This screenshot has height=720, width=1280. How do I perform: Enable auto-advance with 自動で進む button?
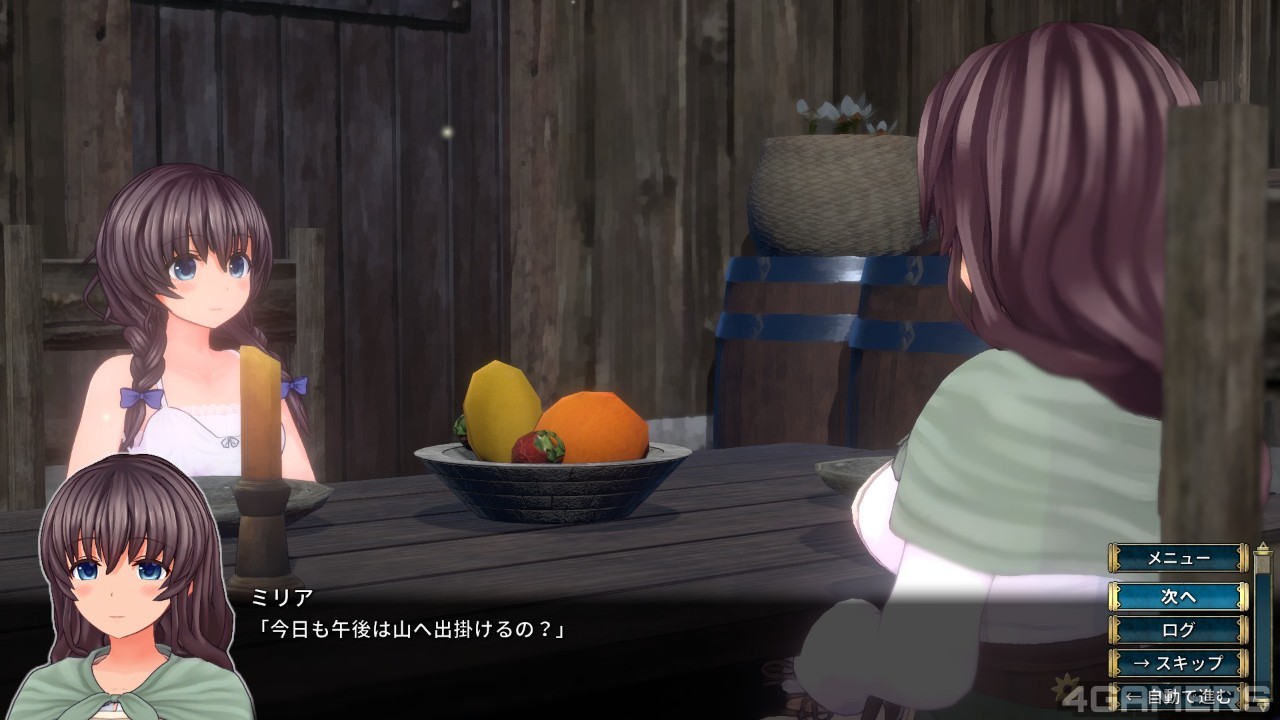click(1178, 696)
